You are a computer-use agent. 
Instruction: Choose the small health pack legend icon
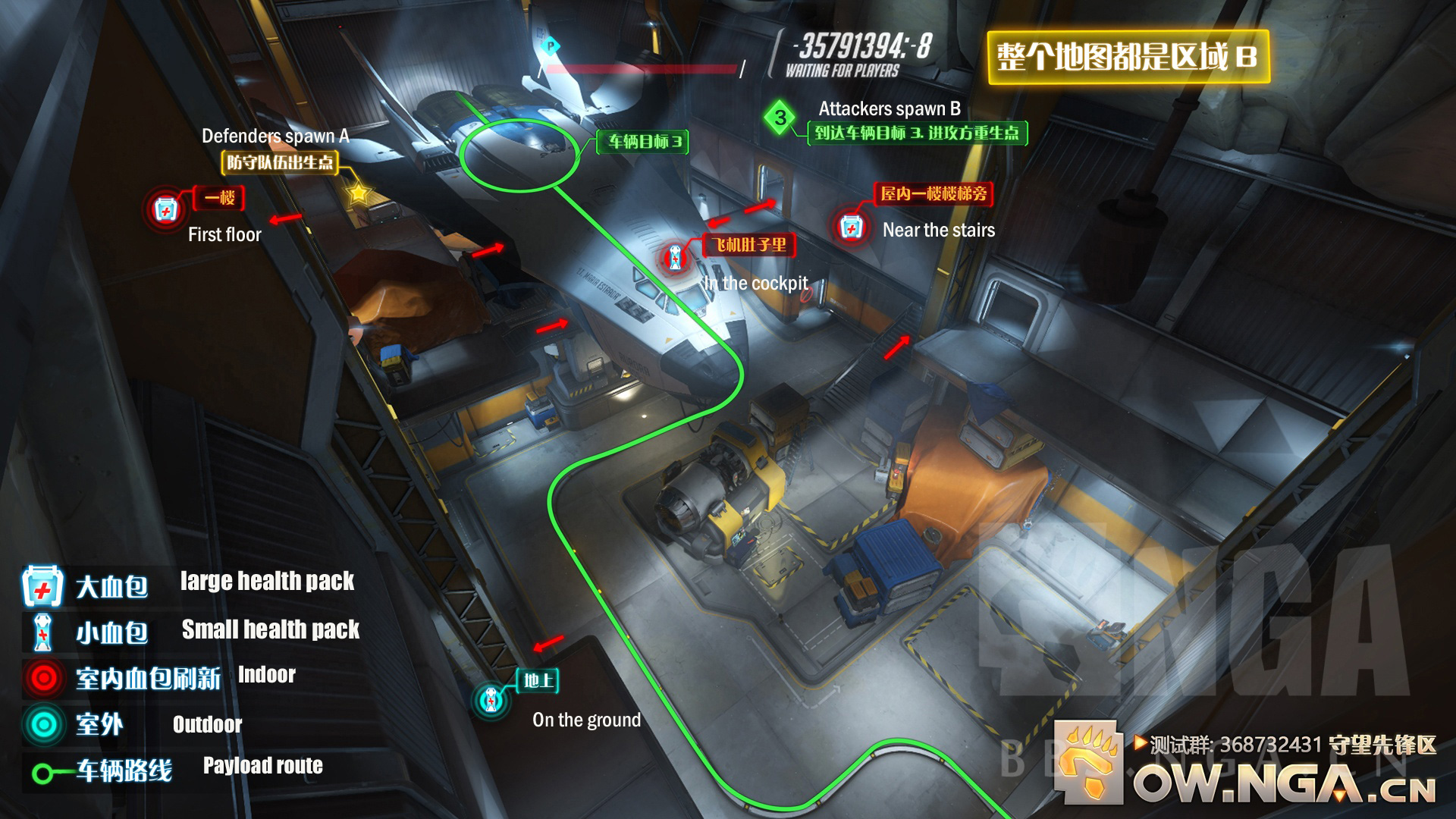coord(43,632)
